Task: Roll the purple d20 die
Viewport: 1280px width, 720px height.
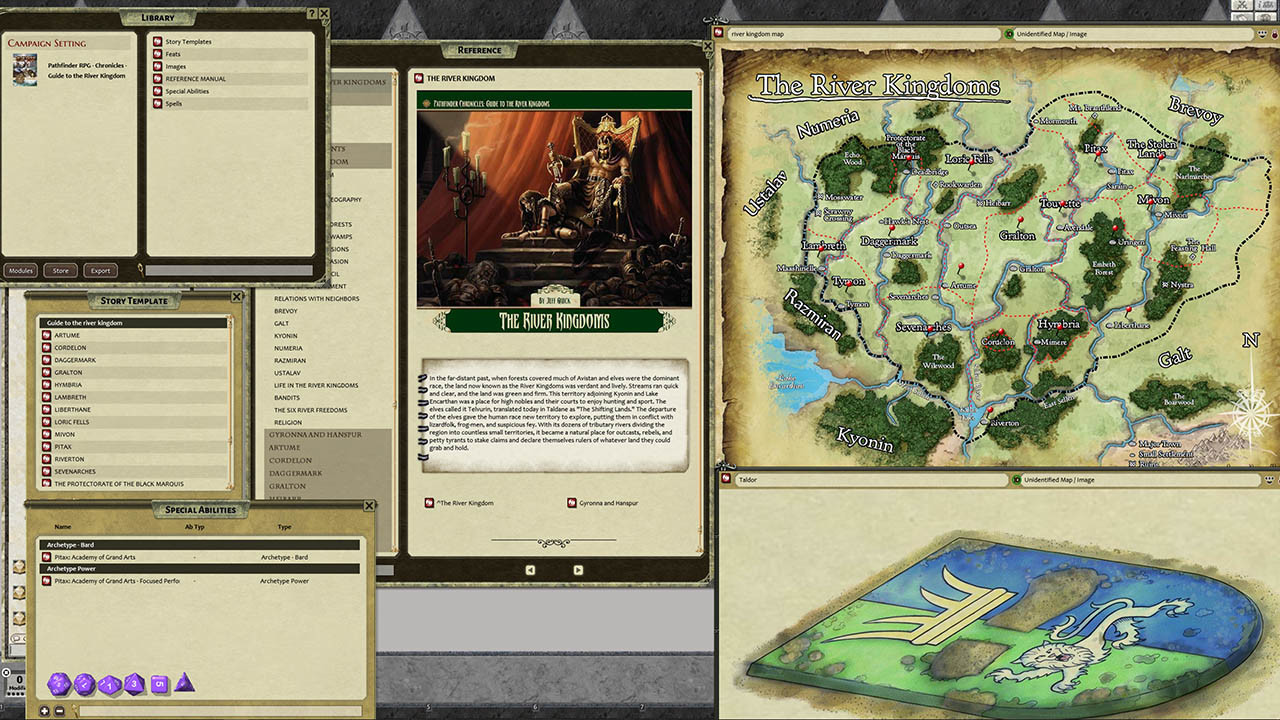Action: click(x=57, y=683)
